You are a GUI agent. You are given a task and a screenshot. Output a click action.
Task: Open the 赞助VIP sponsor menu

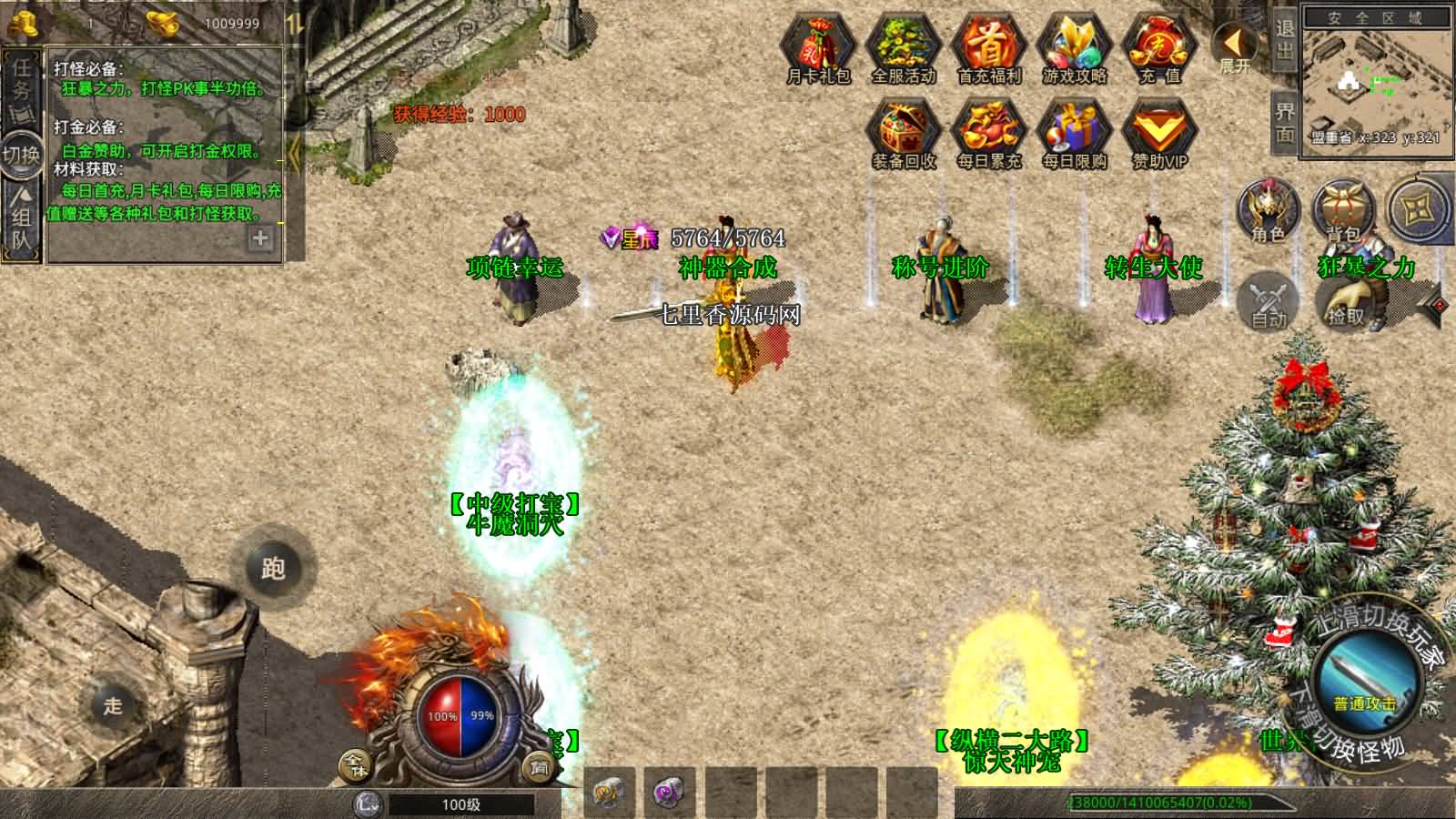click(x=1160, y=133)
